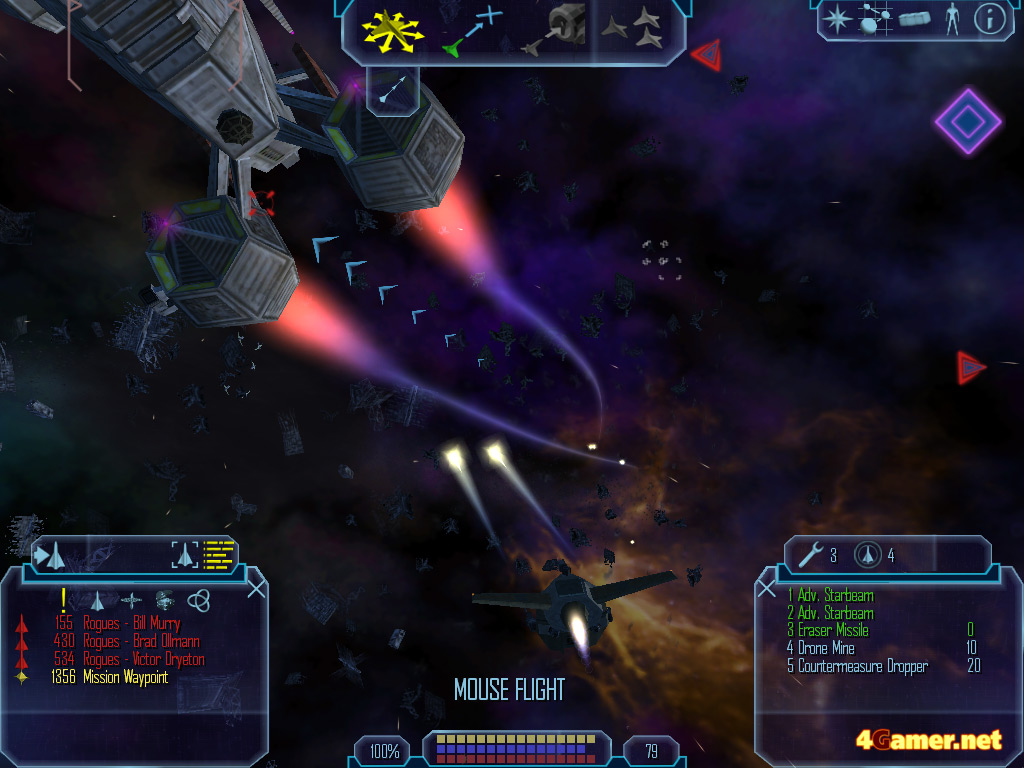The width and height of the screenshot is (1024, 768).
Task: Activate the Formation maneuver with three ships
Action: (x=634, y=30)
